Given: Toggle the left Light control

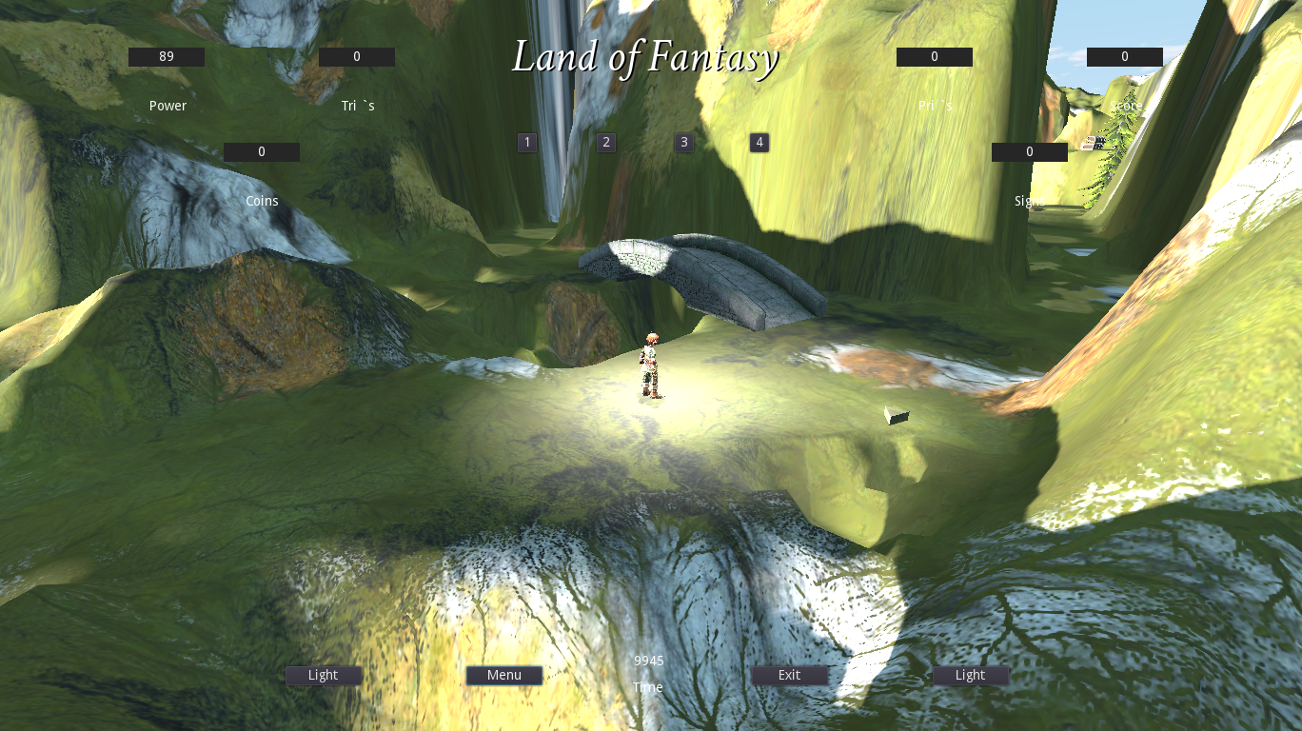Looking at the screenshot, I should pyautogui.click(x=323, y=675).
